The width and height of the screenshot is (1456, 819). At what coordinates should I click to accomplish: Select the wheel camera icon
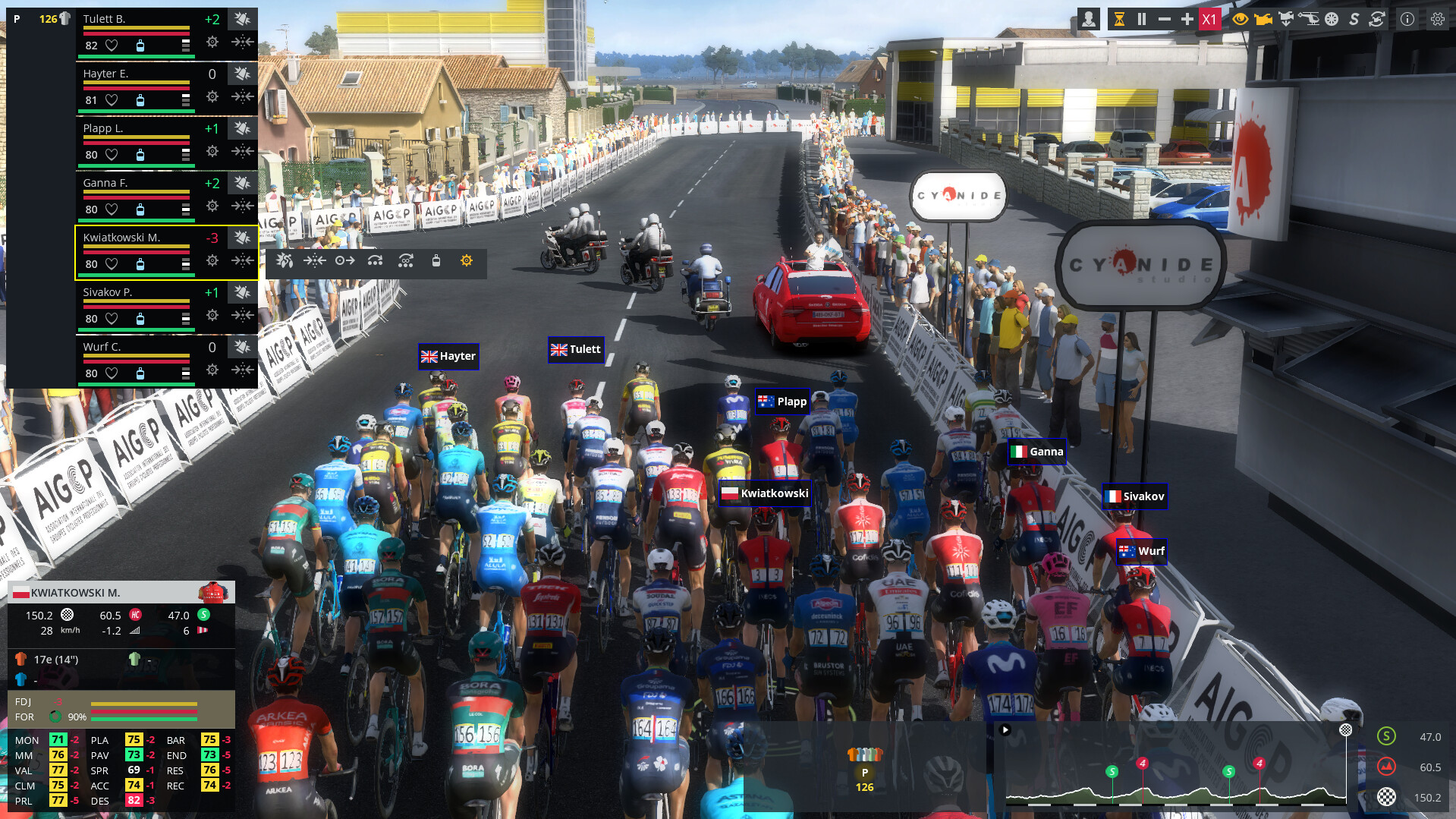coord(1332,18)
